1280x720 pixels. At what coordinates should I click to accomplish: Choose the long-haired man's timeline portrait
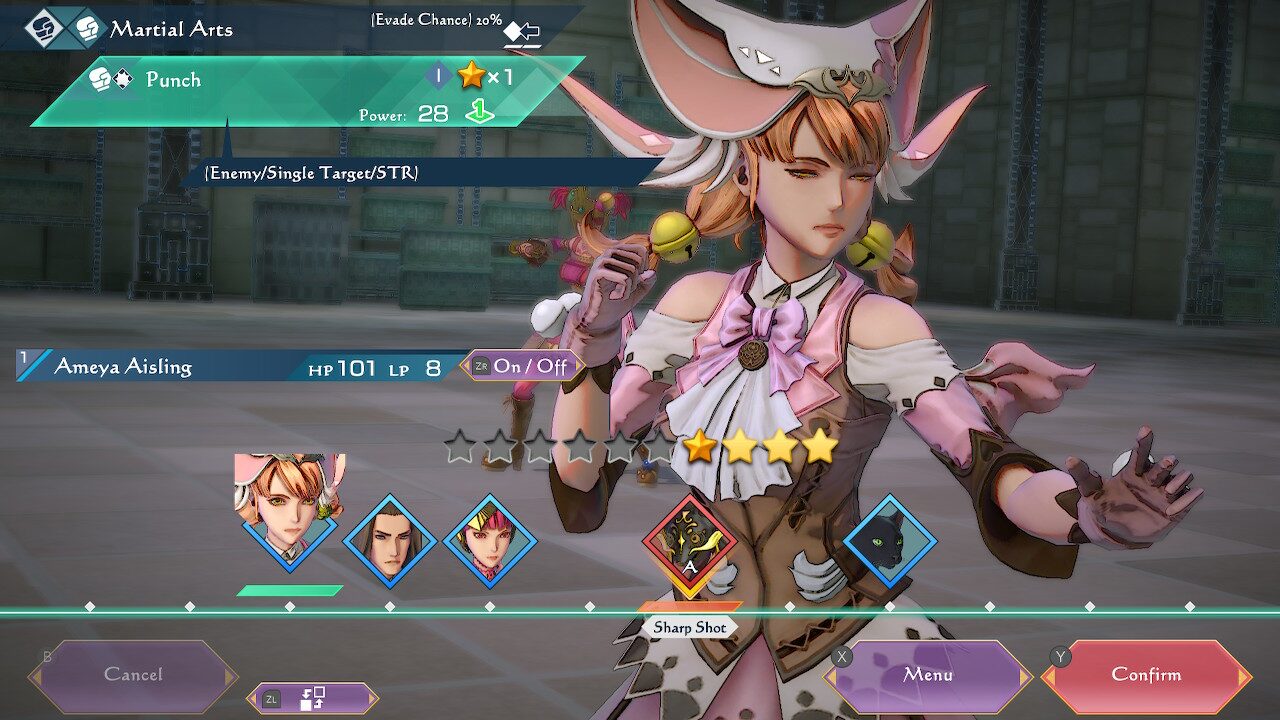pyautogui.click(x=390, y=541)
